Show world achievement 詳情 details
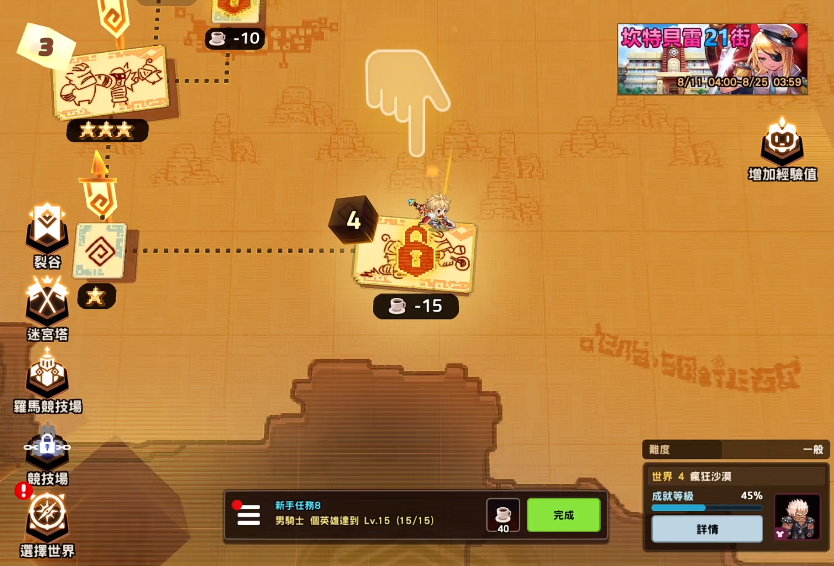The width and height of the screenshot is (834, 566). point(706,529)
